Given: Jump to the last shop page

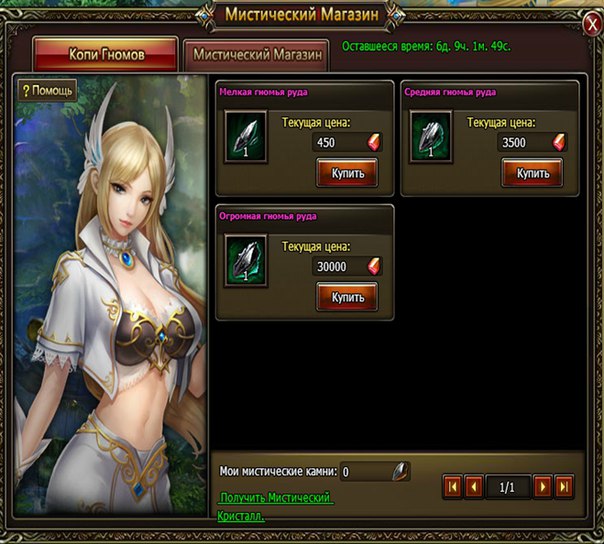Looking at the screenshot, I should point(564,487).
